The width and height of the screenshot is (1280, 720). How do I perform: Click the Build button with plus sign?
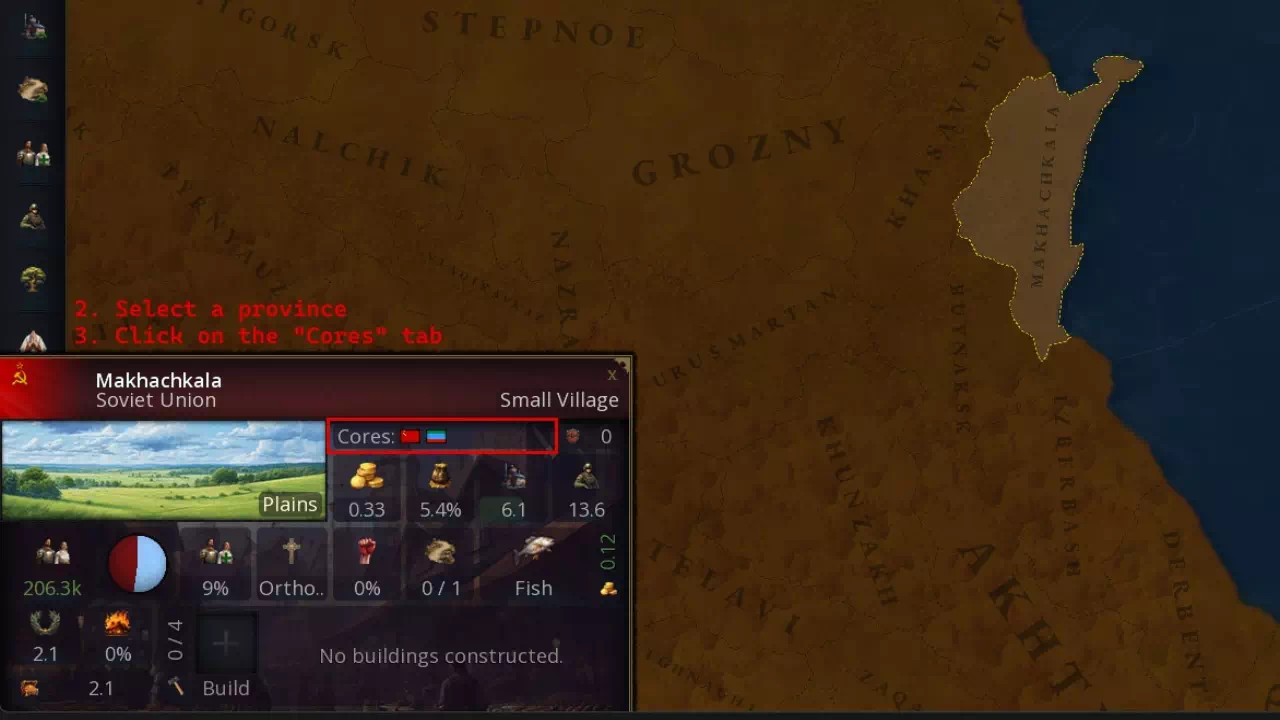(226, 644)
